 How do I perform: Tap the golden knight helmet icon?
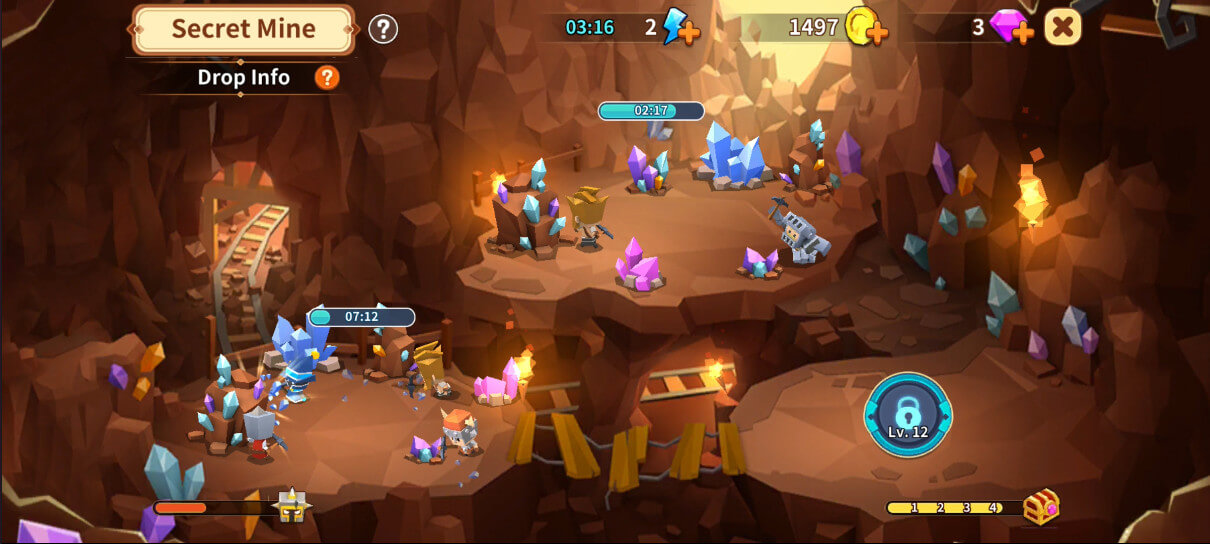point(292,508)
